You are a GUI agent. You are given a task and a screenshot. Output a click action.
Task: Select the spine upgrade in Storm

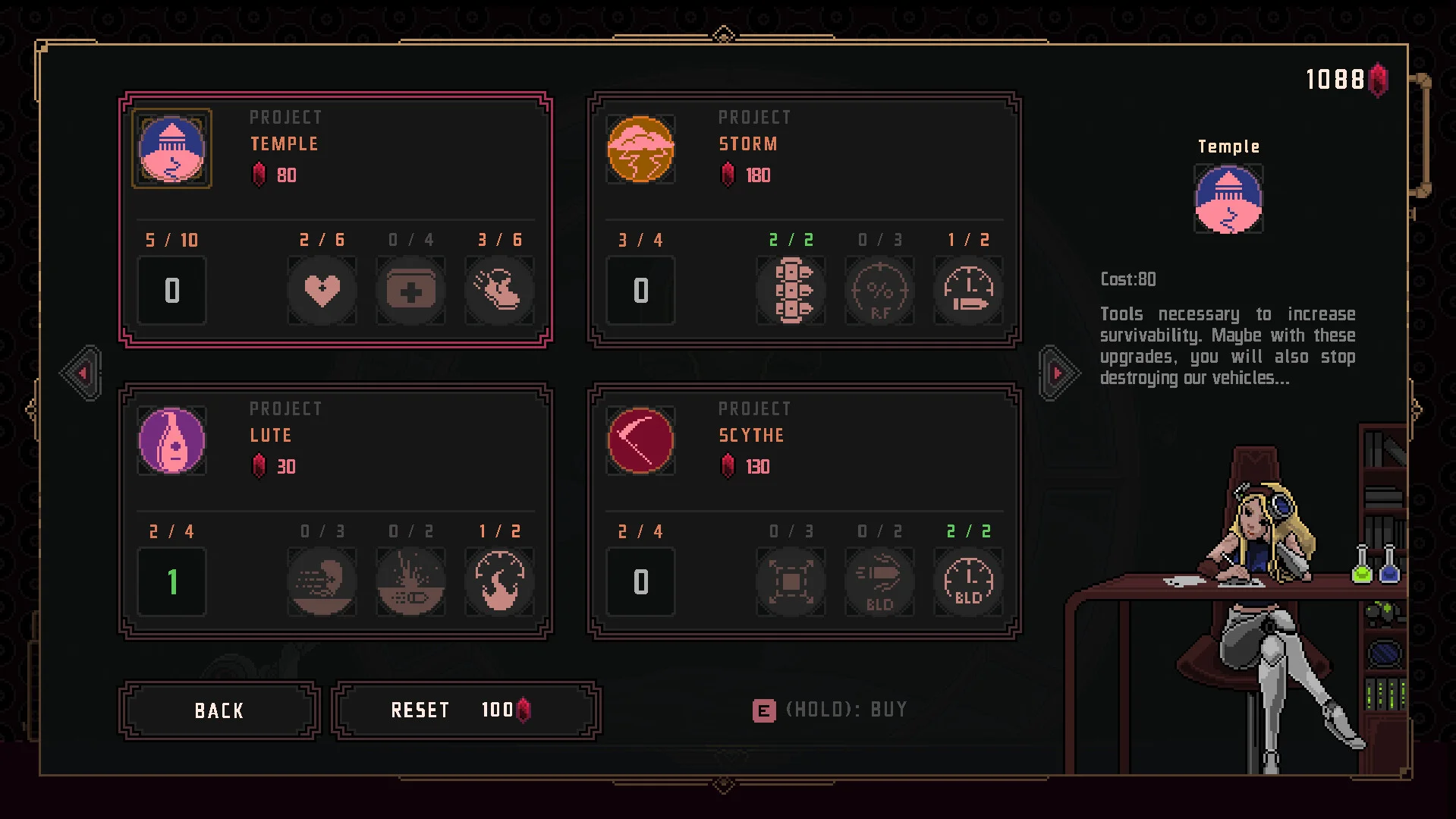(791, 290)
